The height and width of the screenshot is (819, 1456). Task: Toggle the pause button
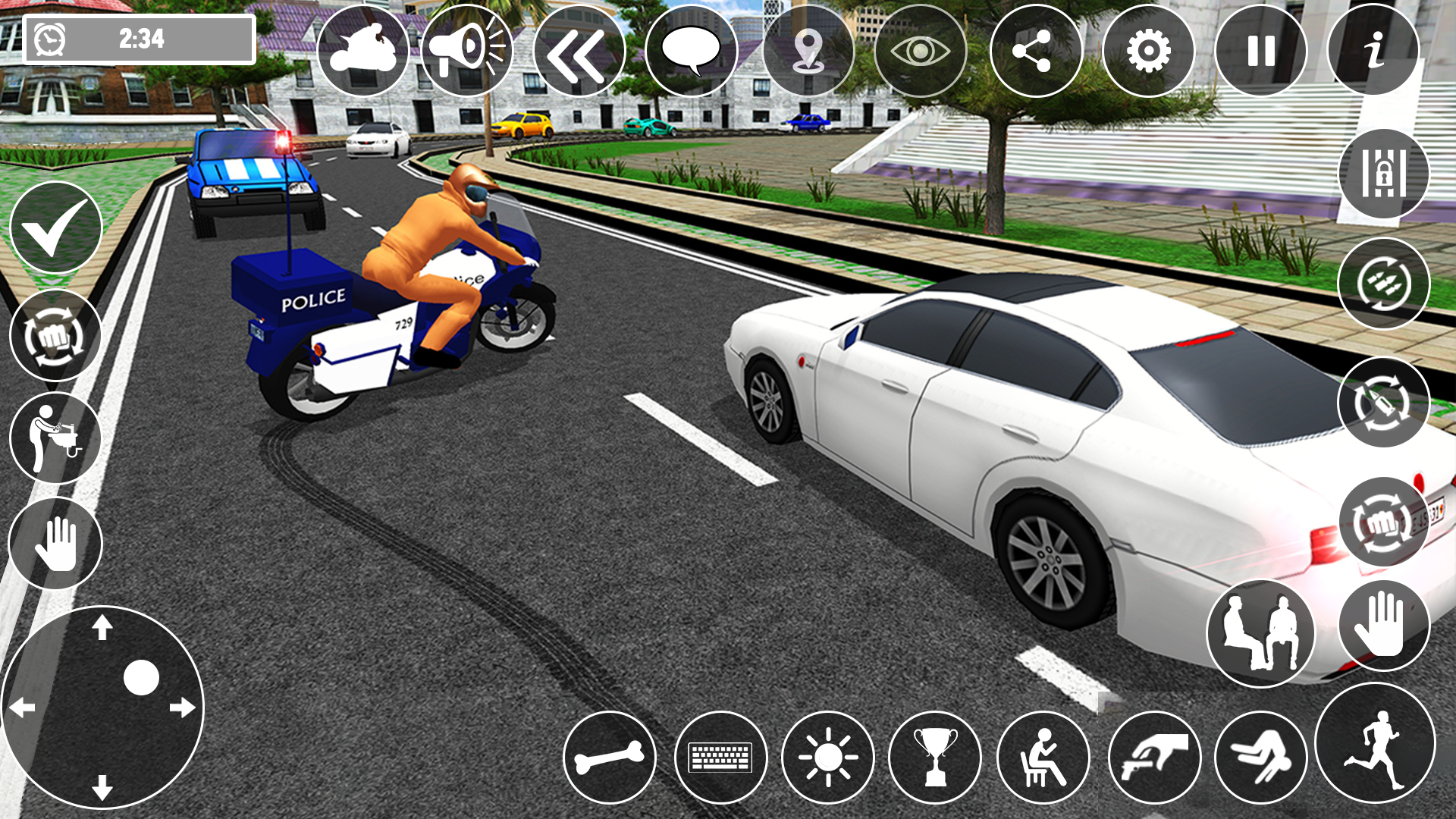(1257, 48)
